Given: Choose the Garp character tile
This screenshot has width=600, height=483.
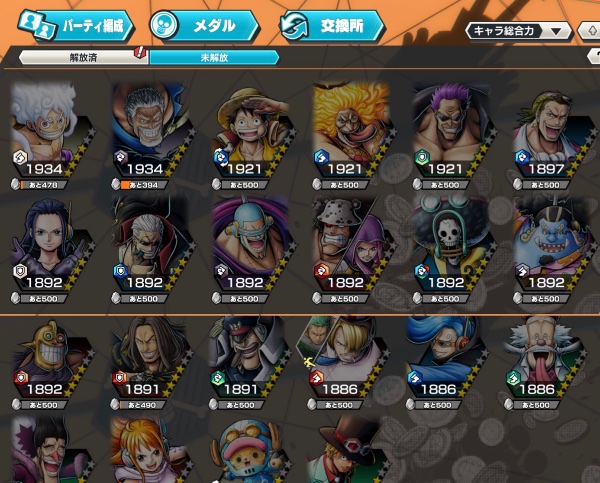Looking at the screenshot, I should tap(150, 130).
